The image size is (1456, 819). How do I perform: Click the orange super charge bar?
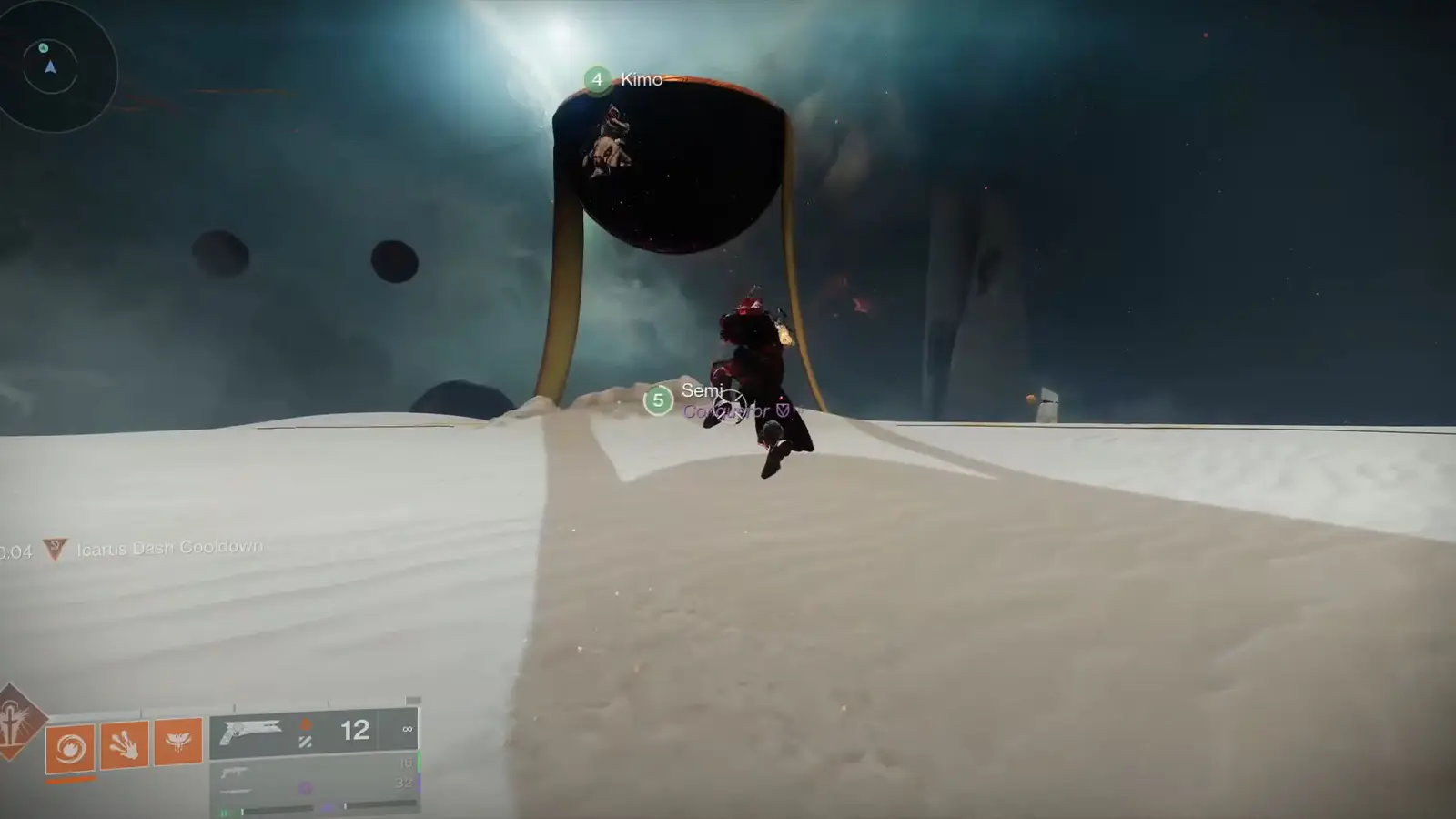[71, 780]
